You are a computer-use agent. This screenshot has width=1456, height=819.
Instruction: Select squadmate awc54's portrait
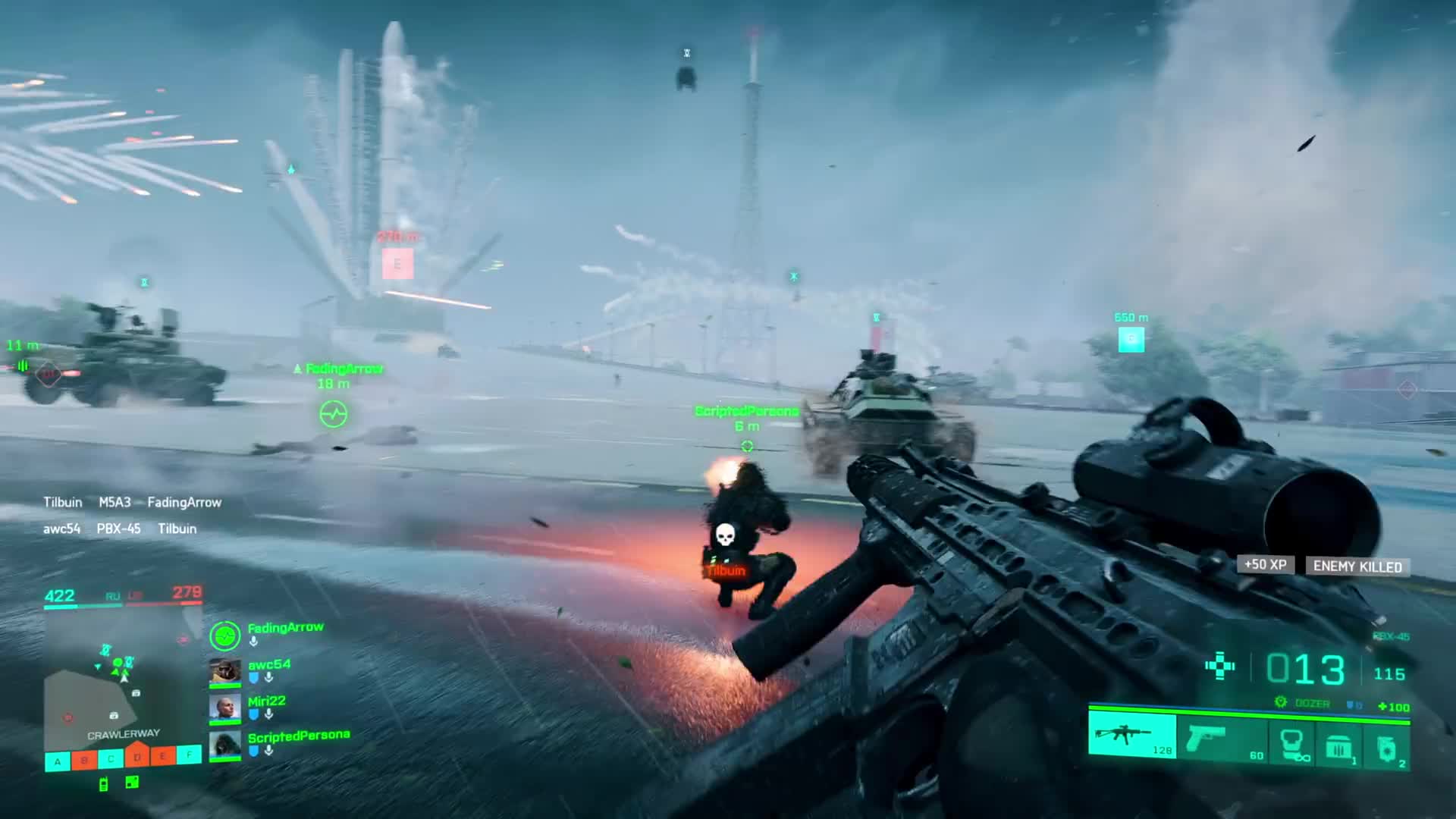(224, 673)
